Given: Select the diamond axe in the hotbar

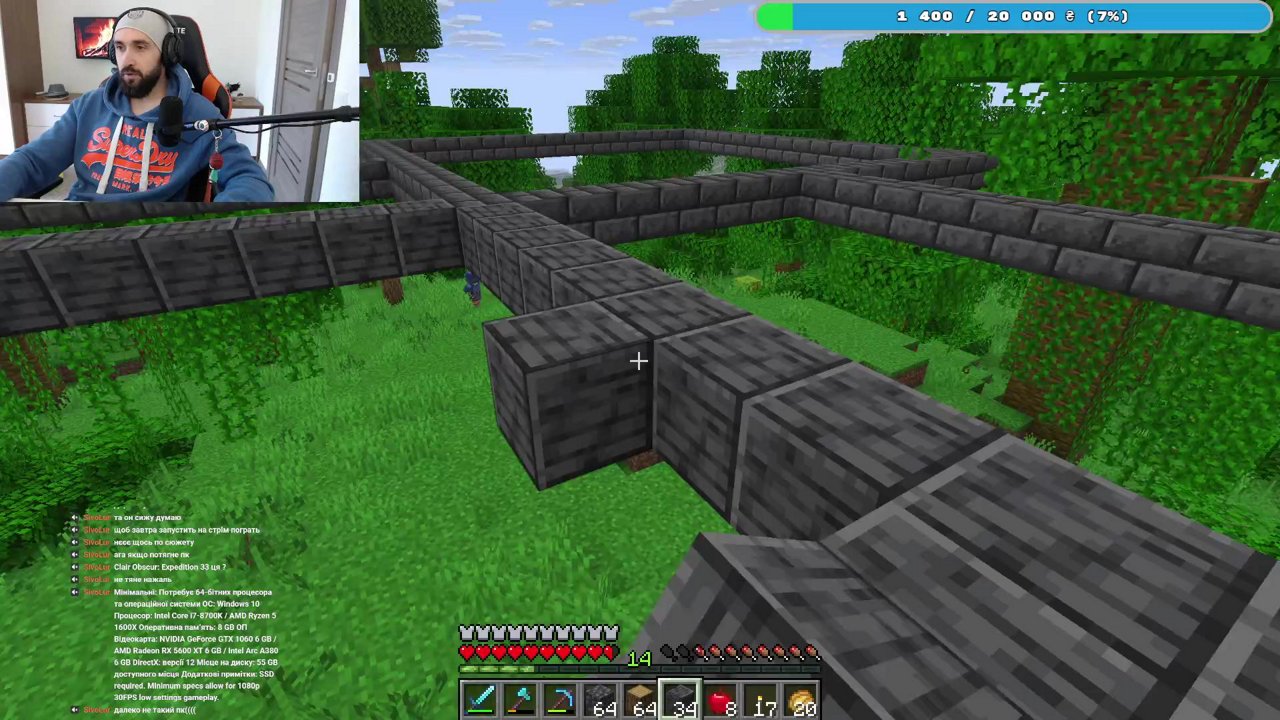Looking at the screenshot, I should tap(521, 698).
